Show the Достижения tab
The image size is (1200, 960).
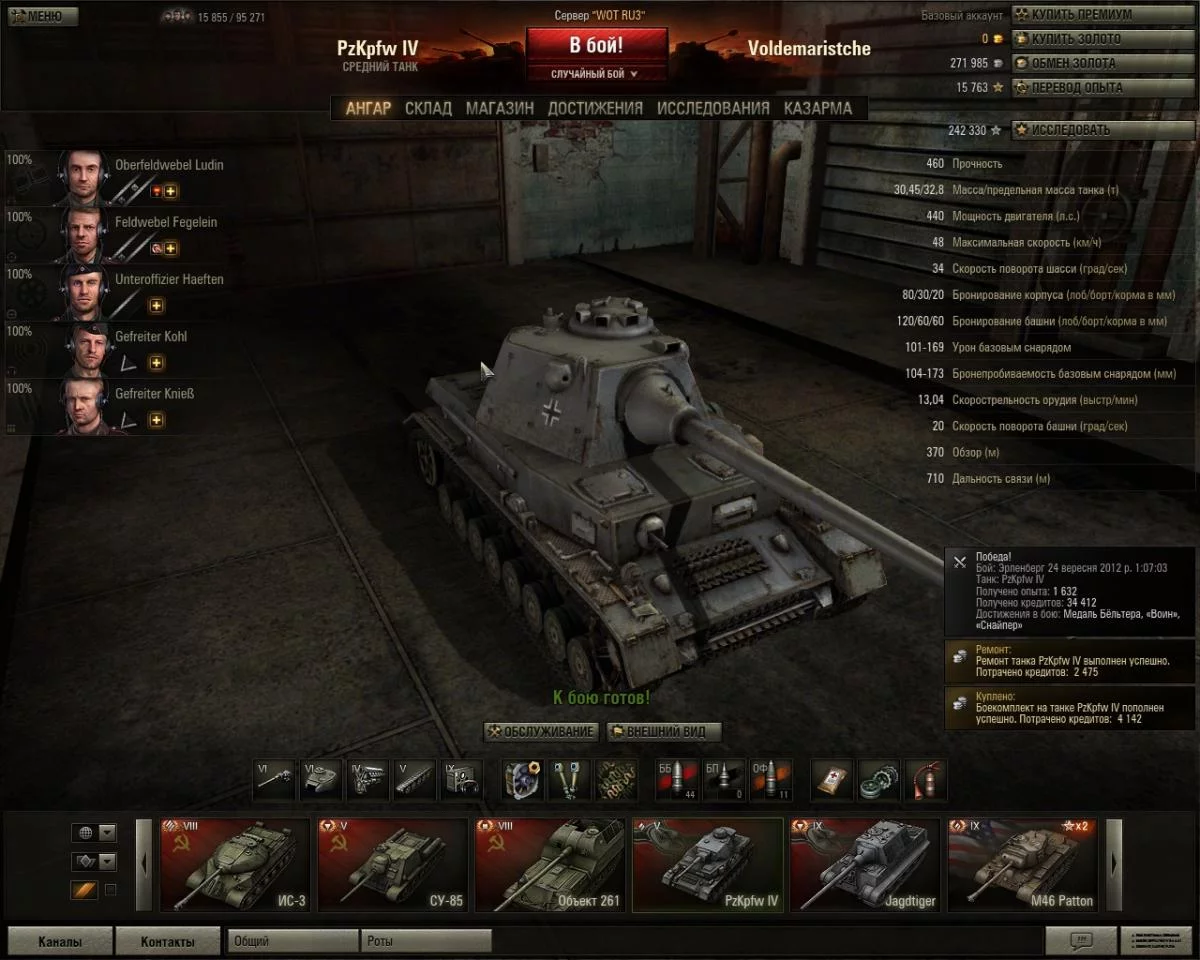tap(595, 108)
